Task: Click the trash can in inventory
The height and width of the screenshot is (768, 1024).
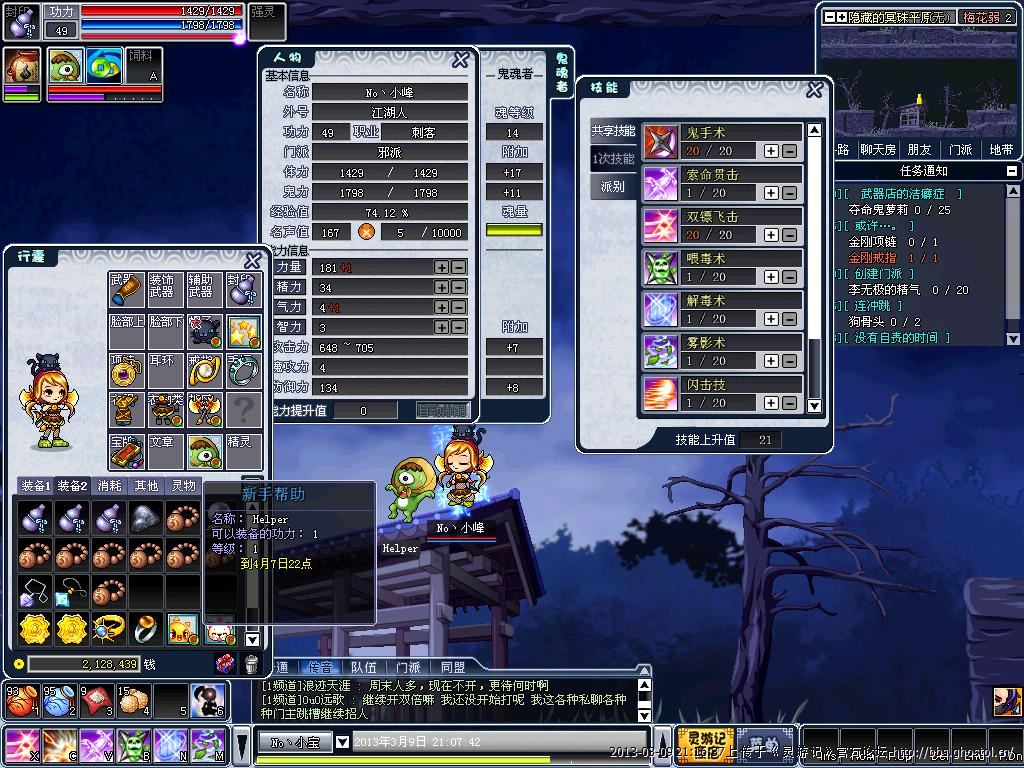Action: [x=251, y=664]
